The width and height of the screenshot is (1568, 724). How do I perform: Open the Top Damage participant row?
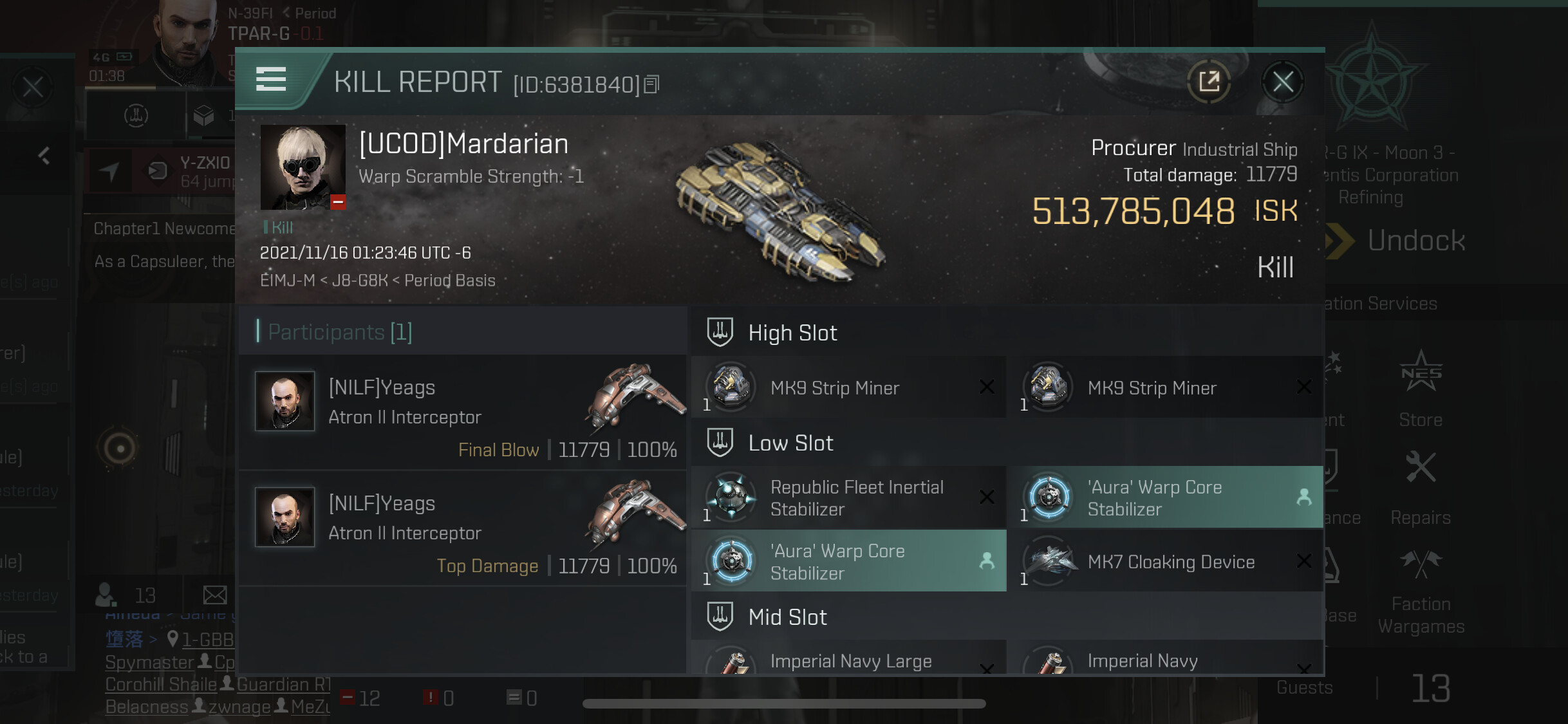point(462,528)
